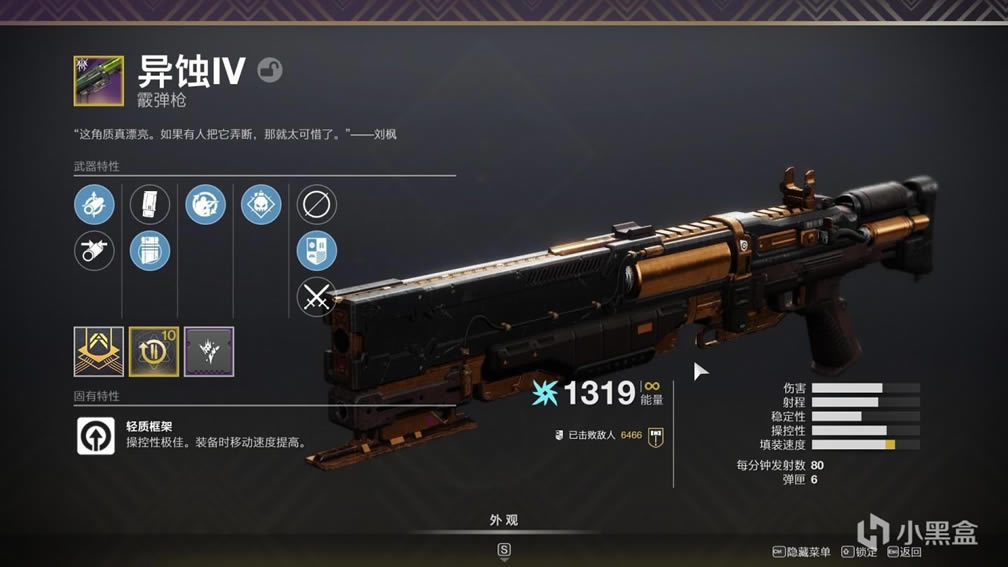Viewport: 1008px width, 567px height.
Task: Select the unselected upper magazine perk
Action: (x=150, y=205)
